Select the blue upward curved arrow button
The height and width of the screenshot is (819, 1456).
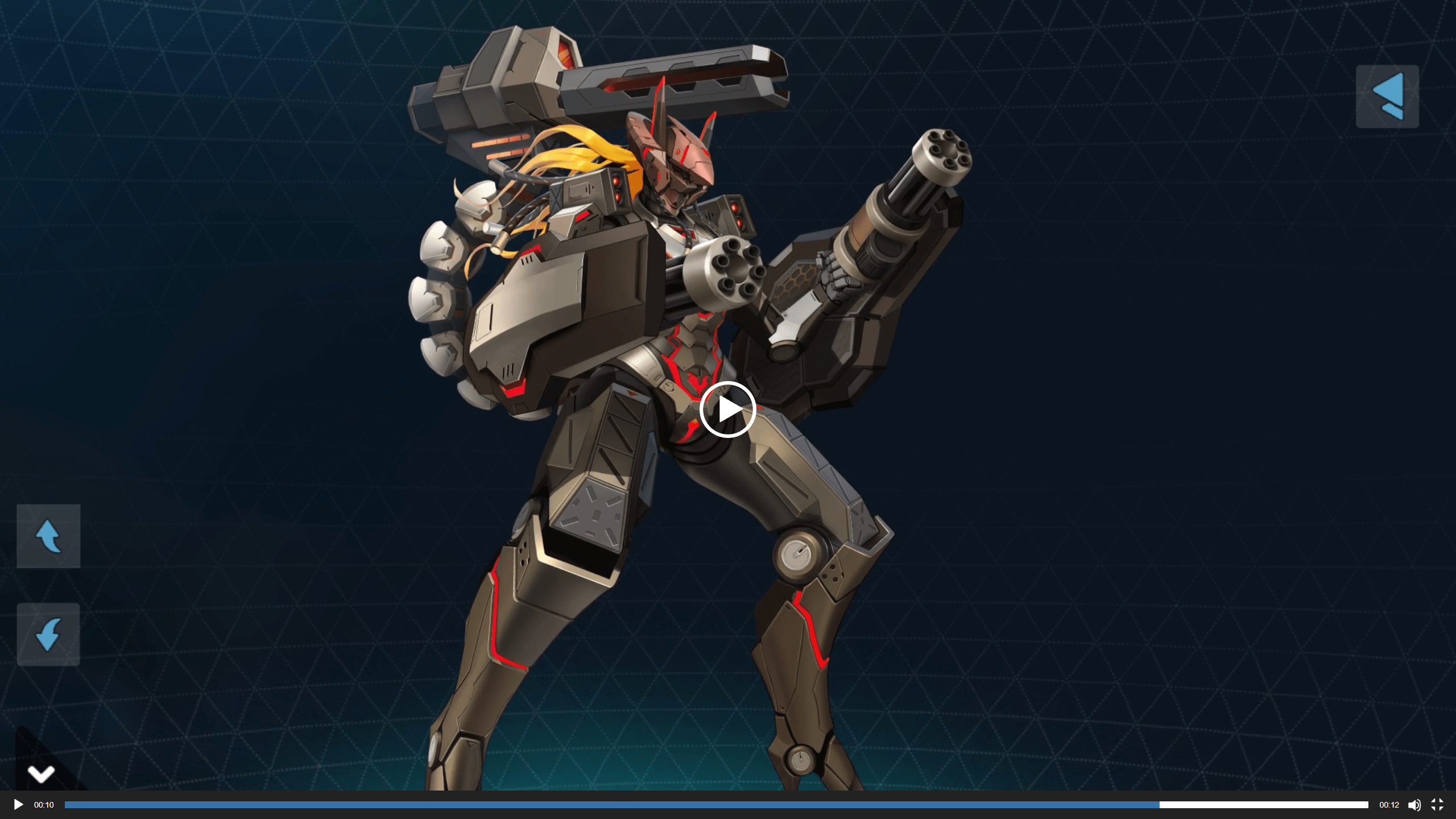(x=48, y=536)
